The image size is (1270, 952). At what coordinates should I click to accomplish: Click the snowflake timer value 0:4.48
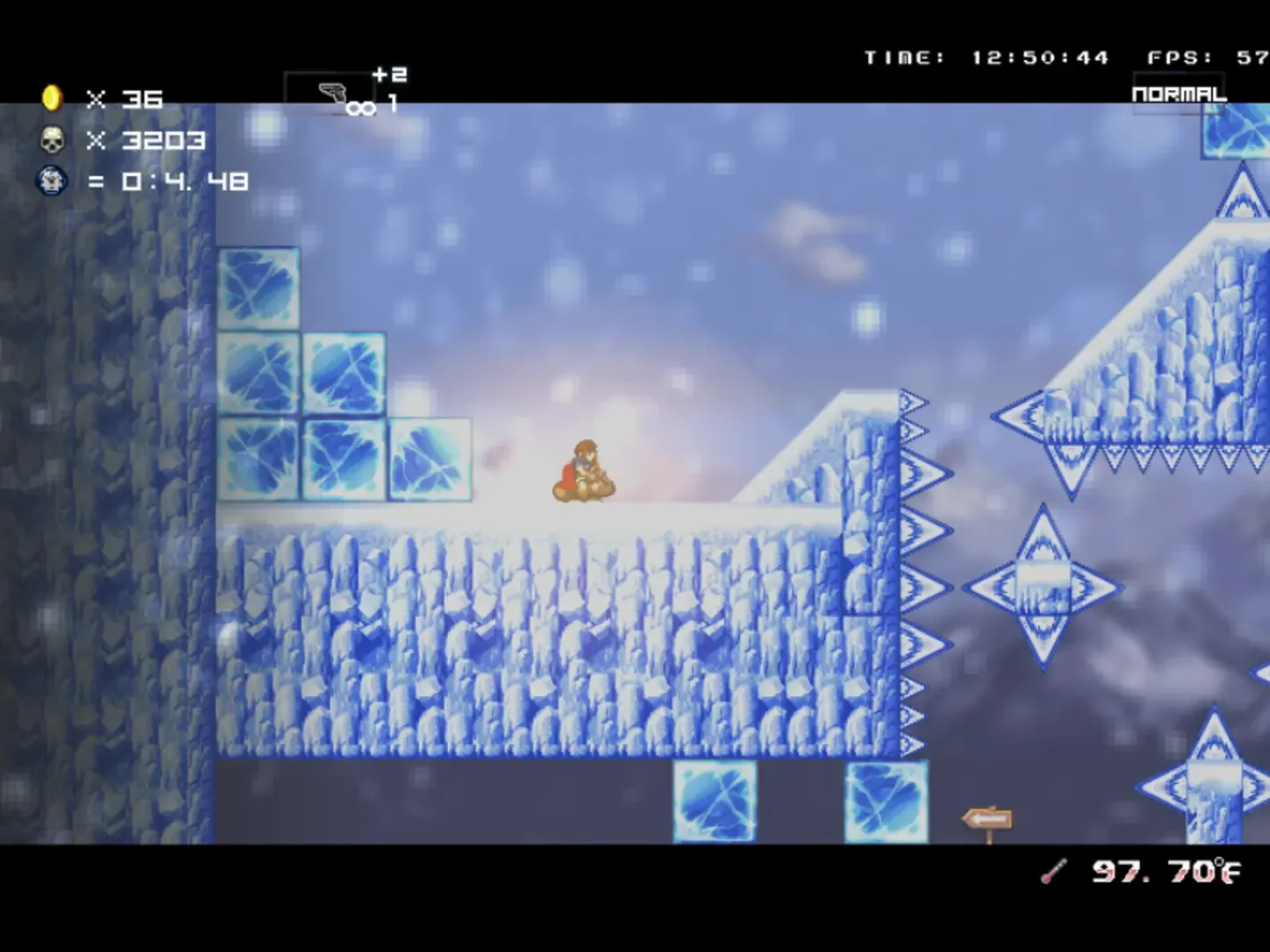183,181
